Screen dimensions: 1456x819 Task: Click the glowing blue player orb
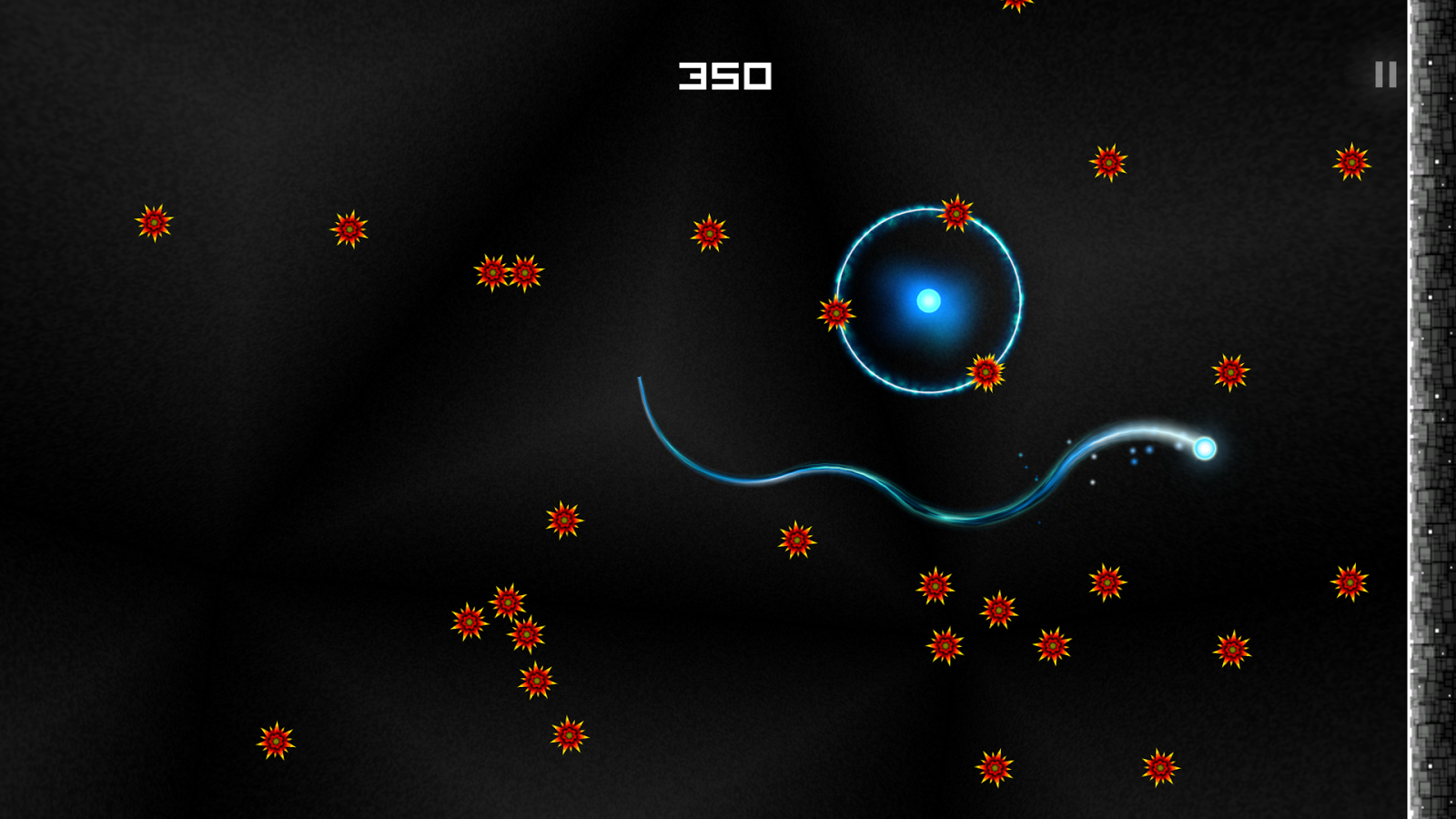tap(1203, 450)
